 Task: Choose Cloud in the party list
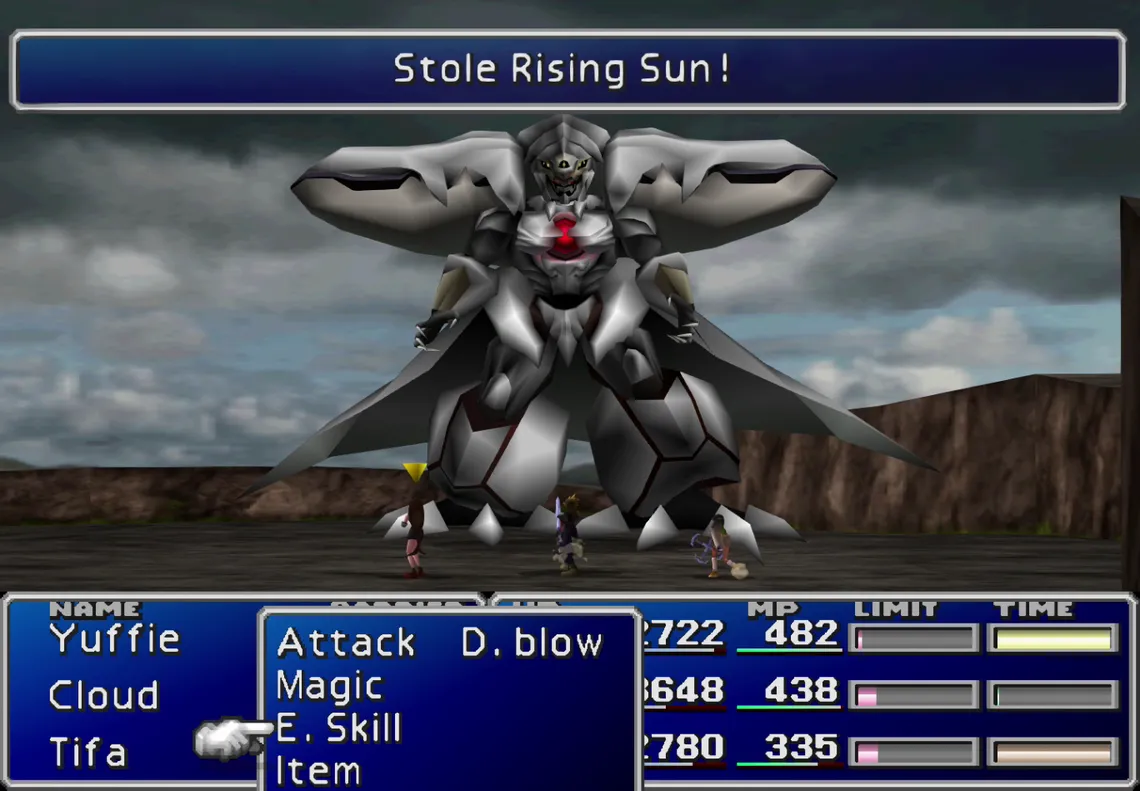[x=103, y=695]
